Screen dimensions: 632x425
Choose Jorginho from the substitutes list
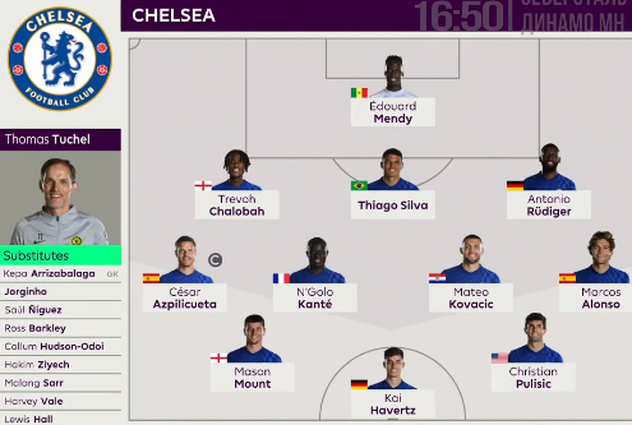click(60, 291)
